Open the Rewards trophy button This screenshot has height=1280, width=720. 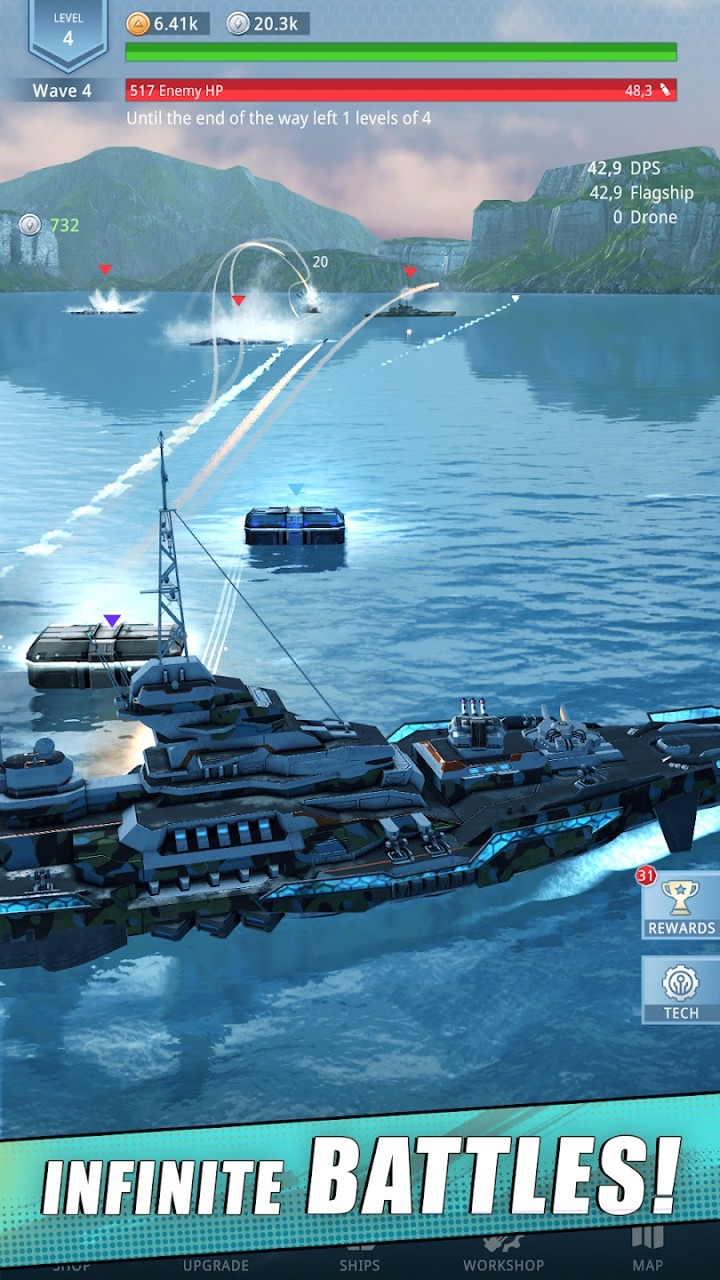(x=681, y=905)
